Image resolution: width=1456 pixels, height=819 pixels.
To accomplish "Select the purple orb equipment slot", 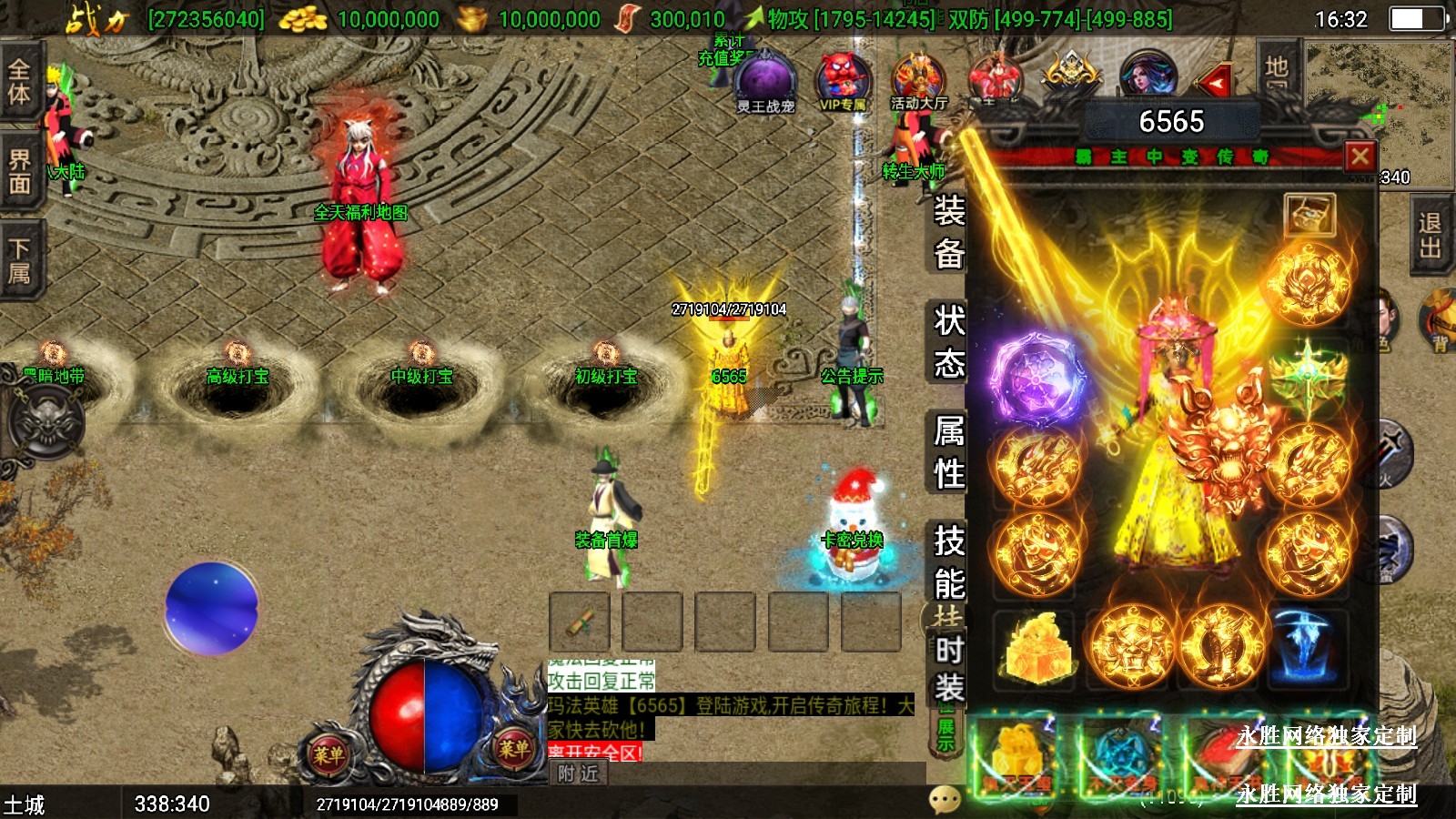I will pos(1037,378).
